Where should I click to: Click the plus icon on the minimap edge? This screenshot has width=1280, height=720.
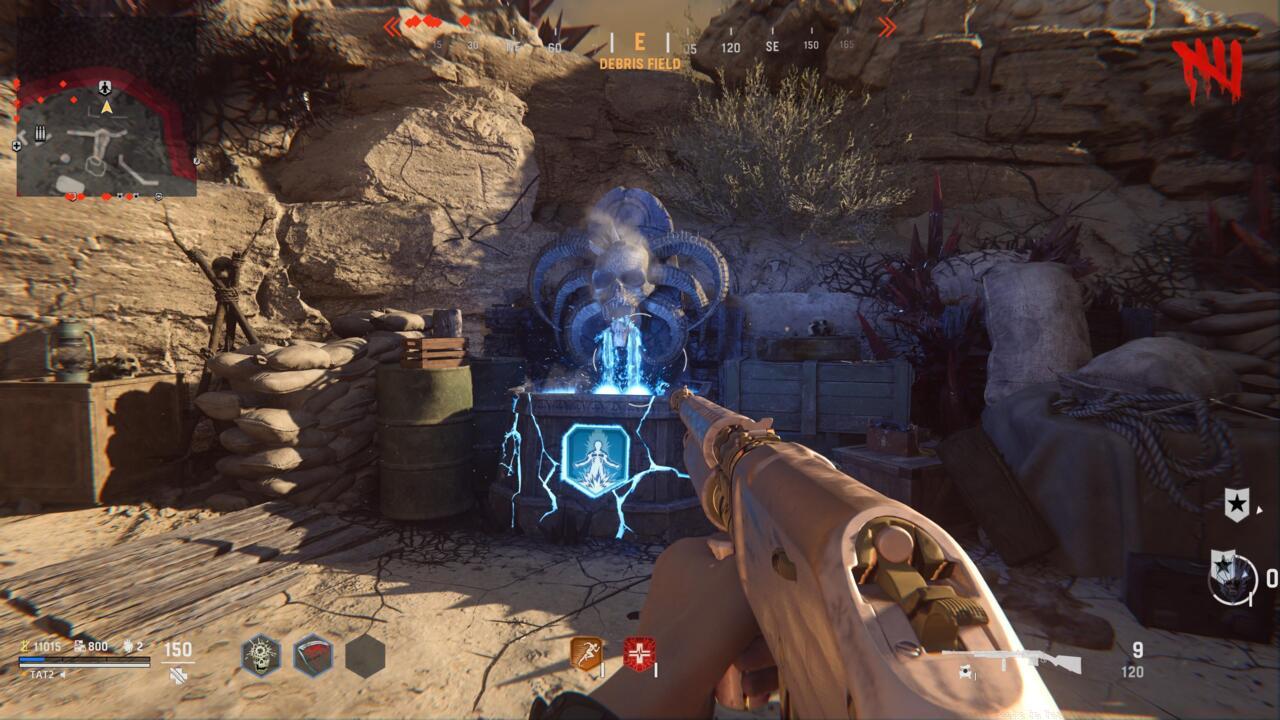(x=17, y=144)
